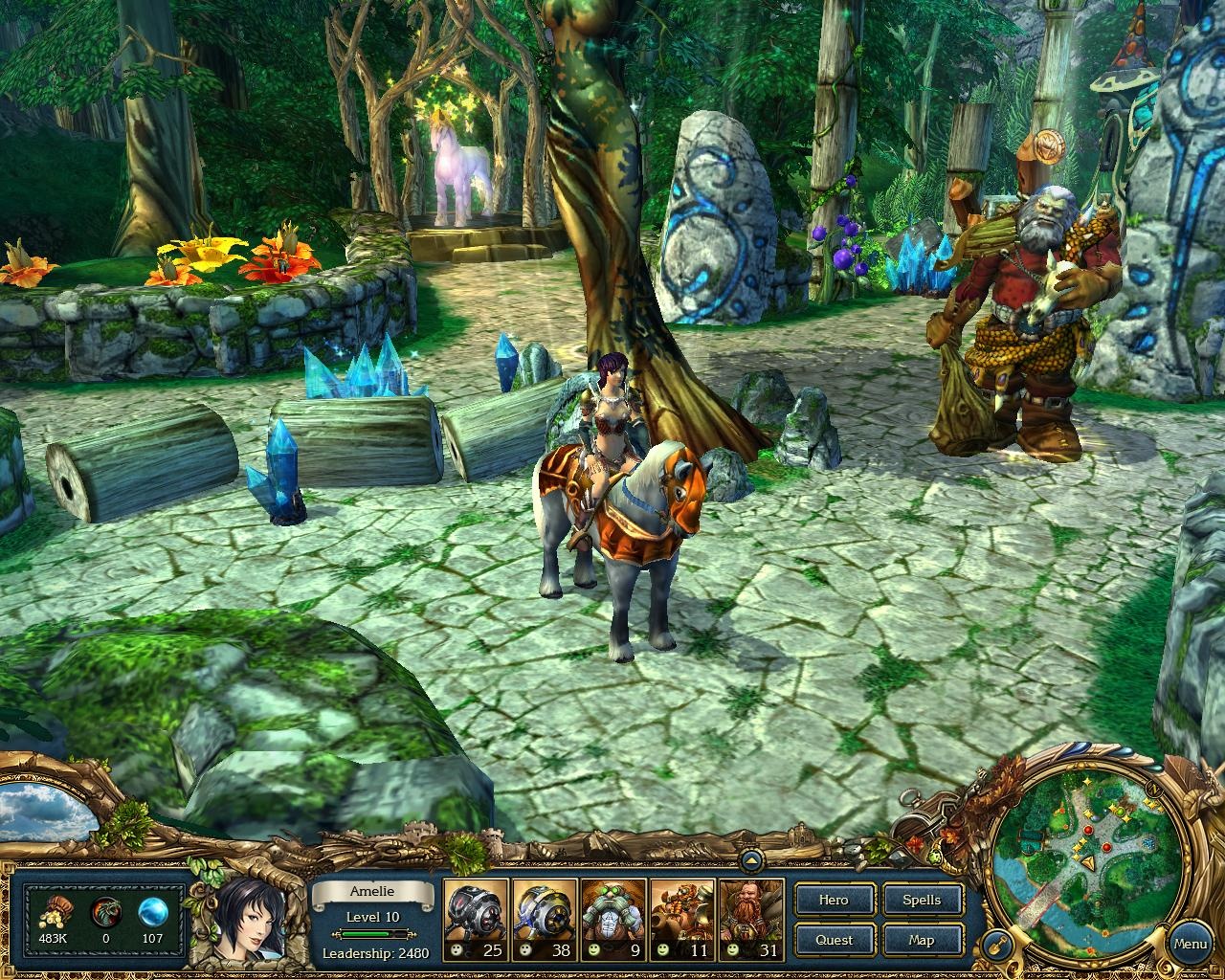This screenshot has width=1225, height=980.
Task: Select the rage dragon icon
Action: click(x=105, y=911)
